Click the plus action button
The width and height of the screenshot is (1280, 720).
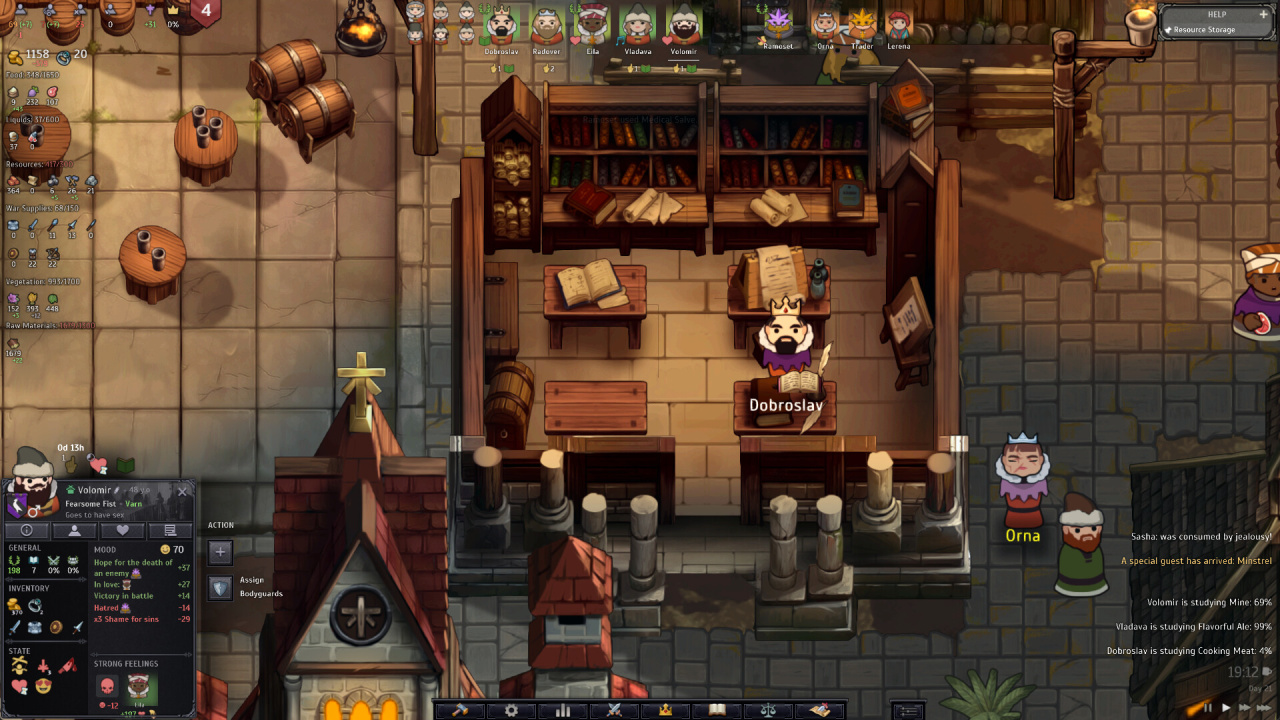(x=220, y=551)
